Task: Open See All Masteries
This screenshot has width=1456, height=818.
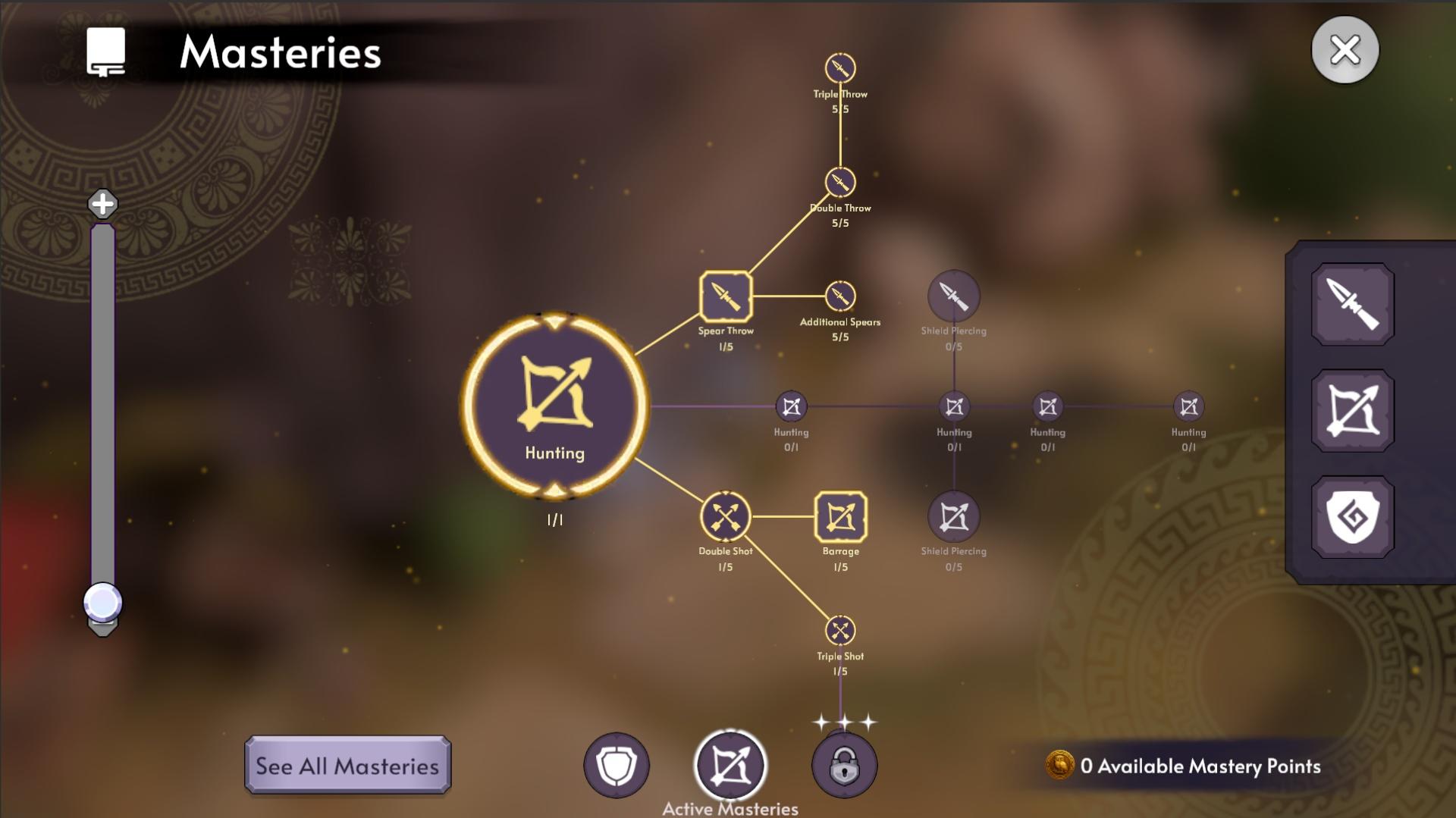Action: click(x=348, y=766)
